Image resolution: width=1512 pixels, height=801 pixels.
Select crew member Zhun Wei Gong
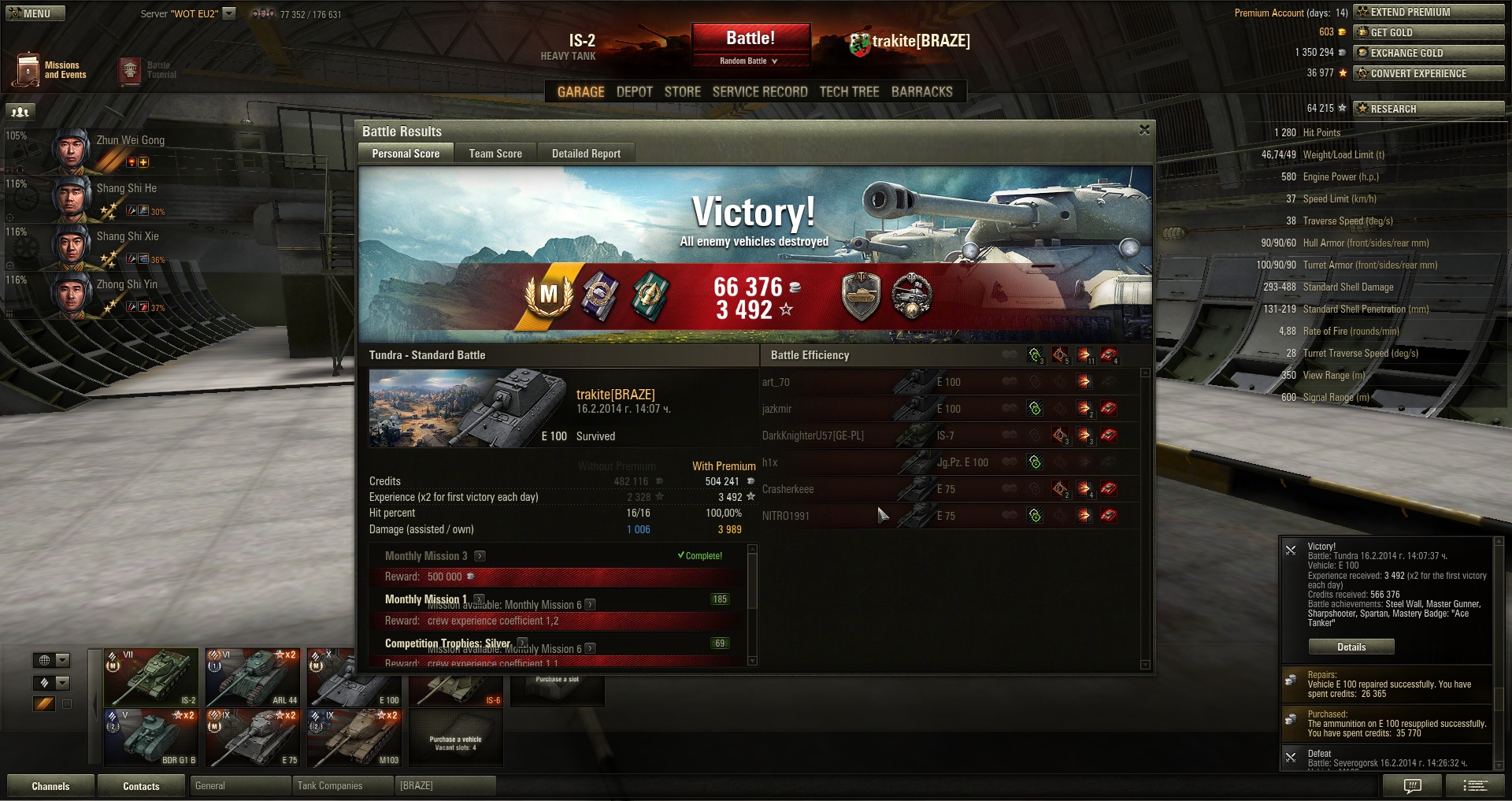pos(110,150)
